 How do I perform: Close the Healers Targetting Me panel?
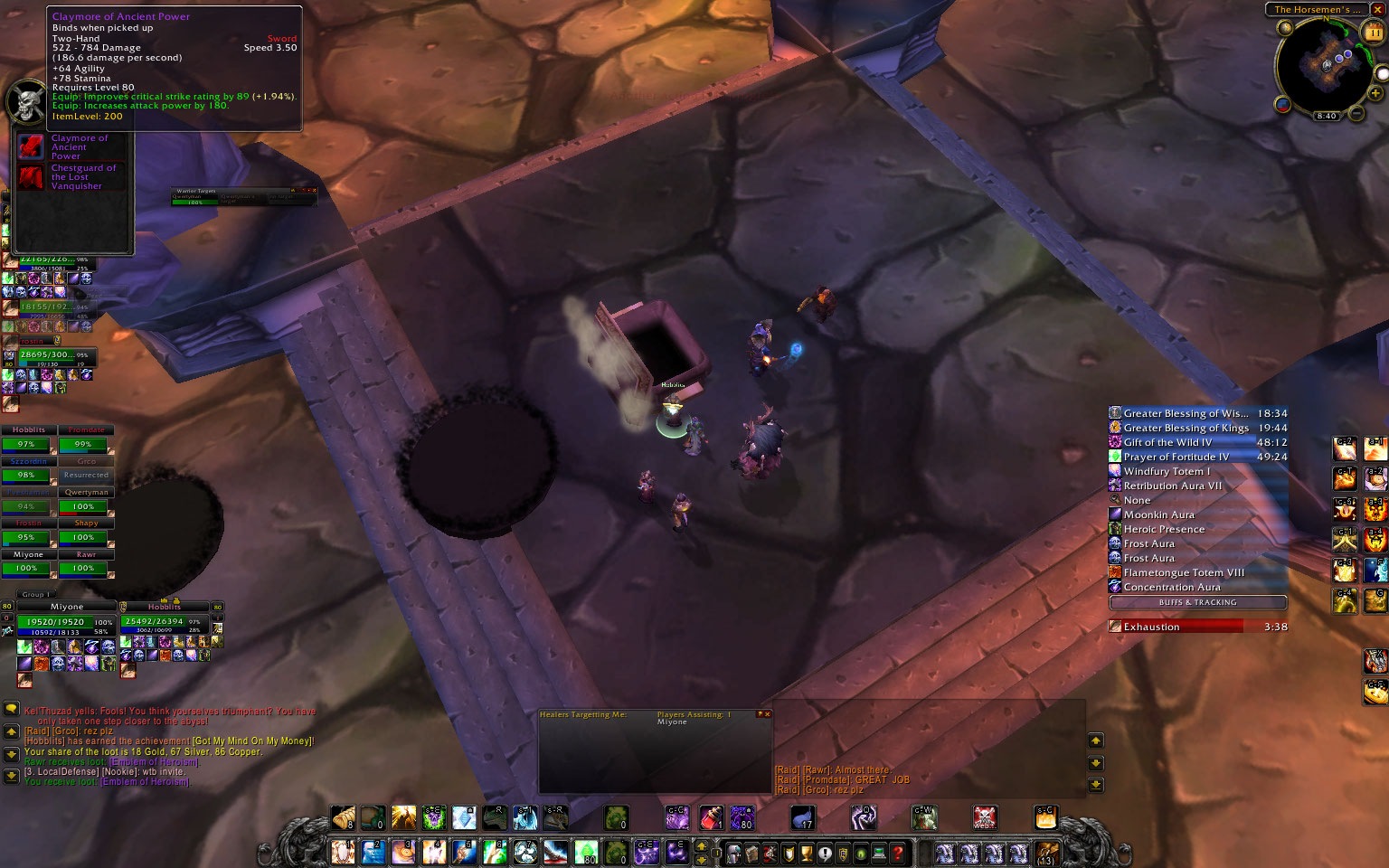(x=766, y=714)
